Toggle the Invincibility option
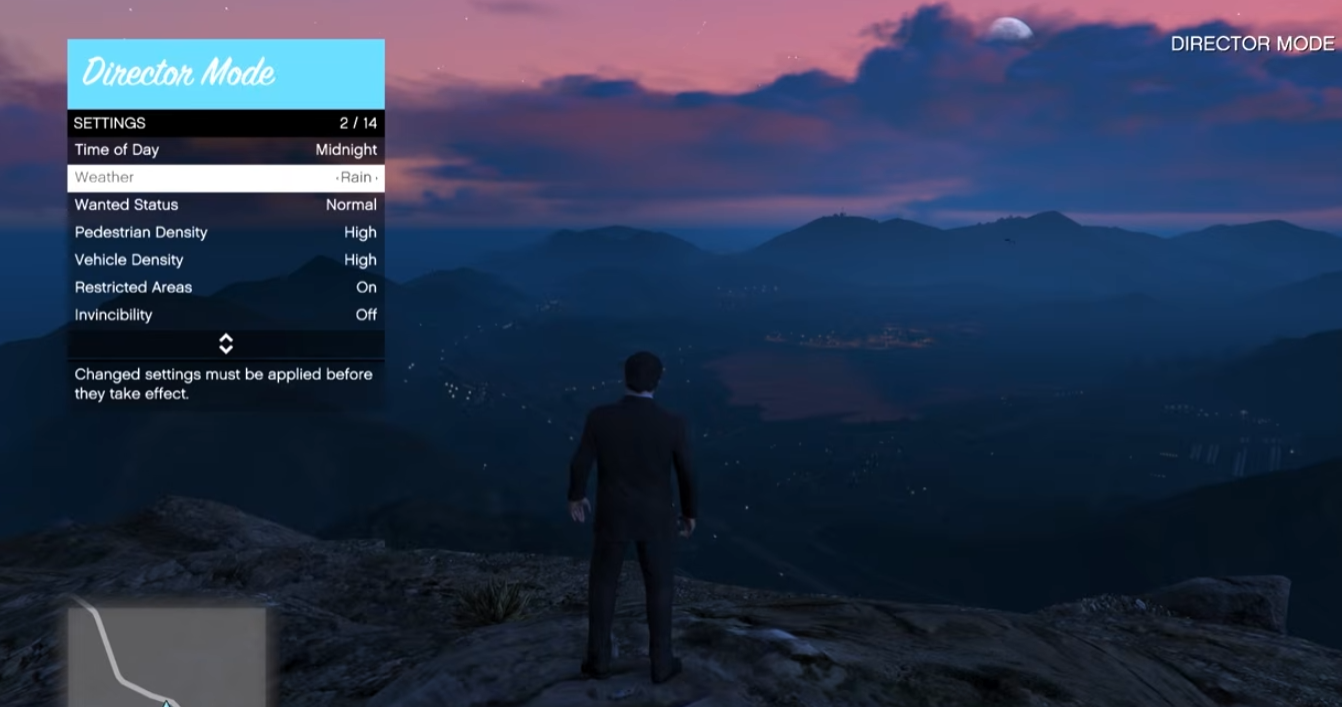The width and height of the screenshot is (1342, 707). click(225, 315)
